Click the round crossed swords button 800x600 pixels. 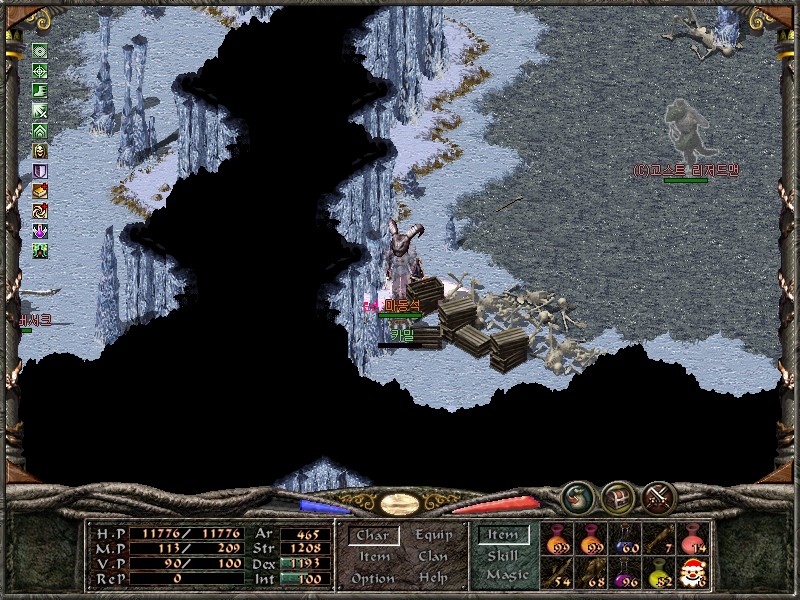click(x=659, y=497)
